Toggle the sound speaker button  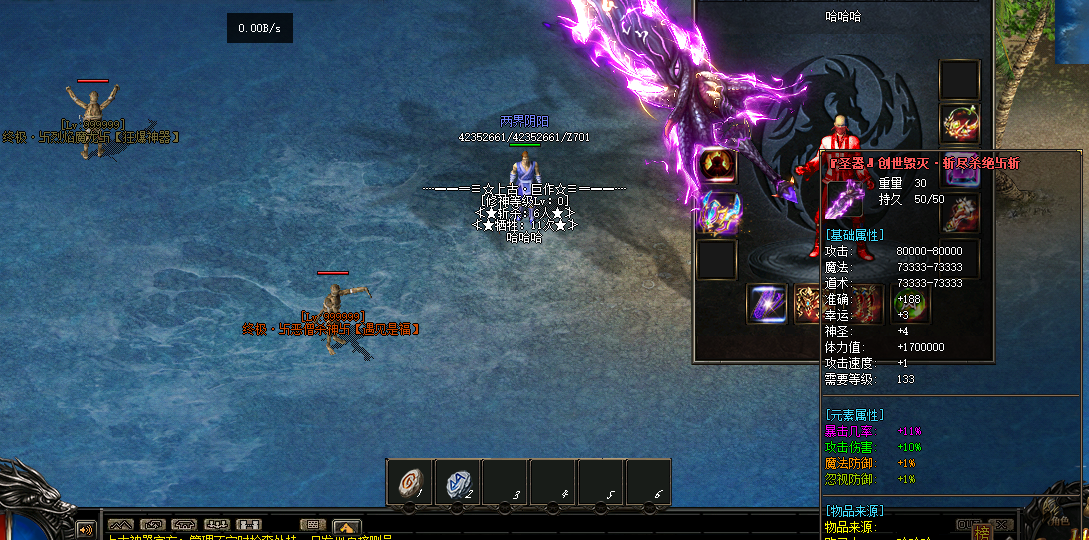point(88,527)
